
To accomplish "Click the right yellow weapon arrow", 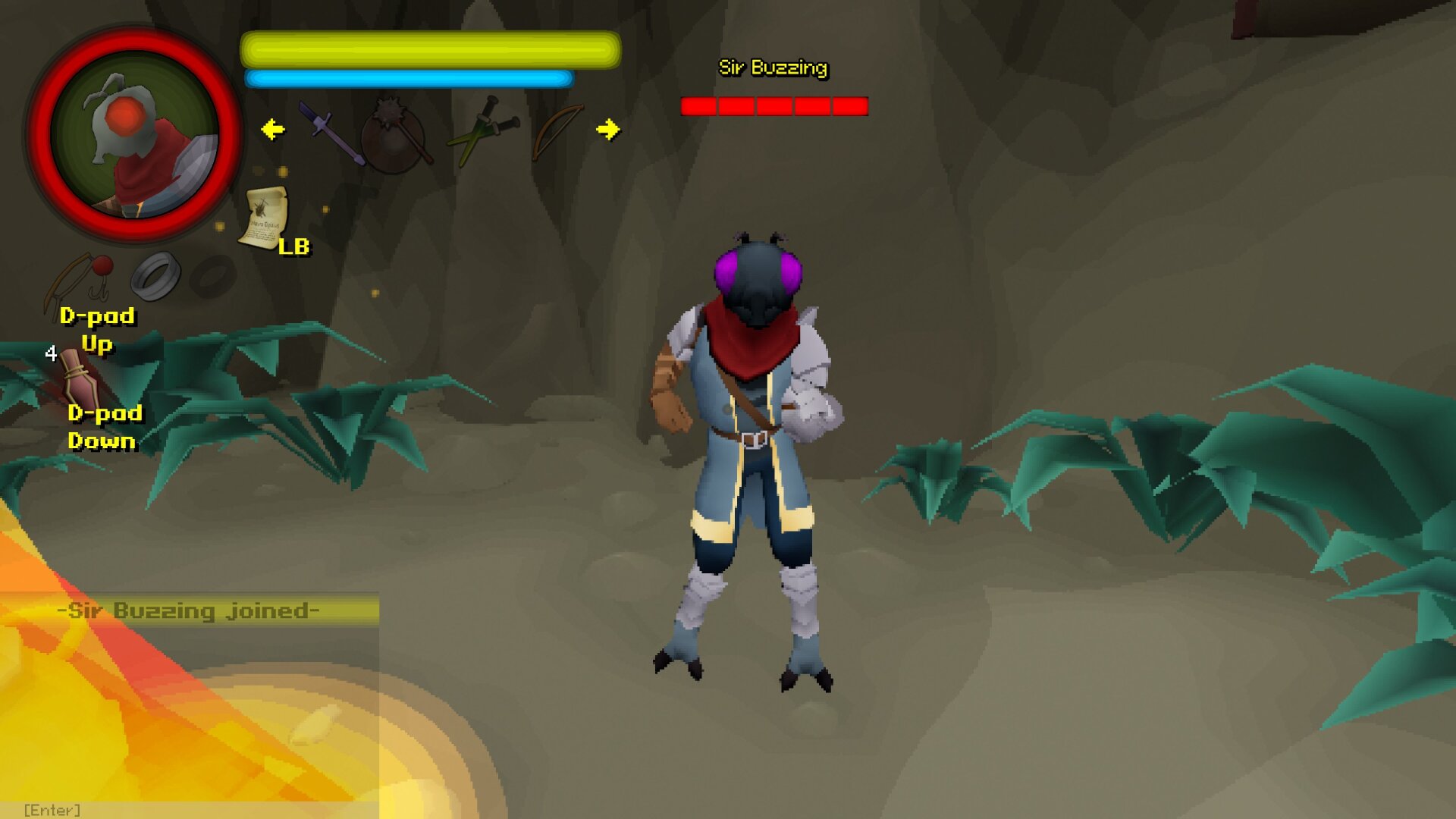I will [x=607, y=130].
